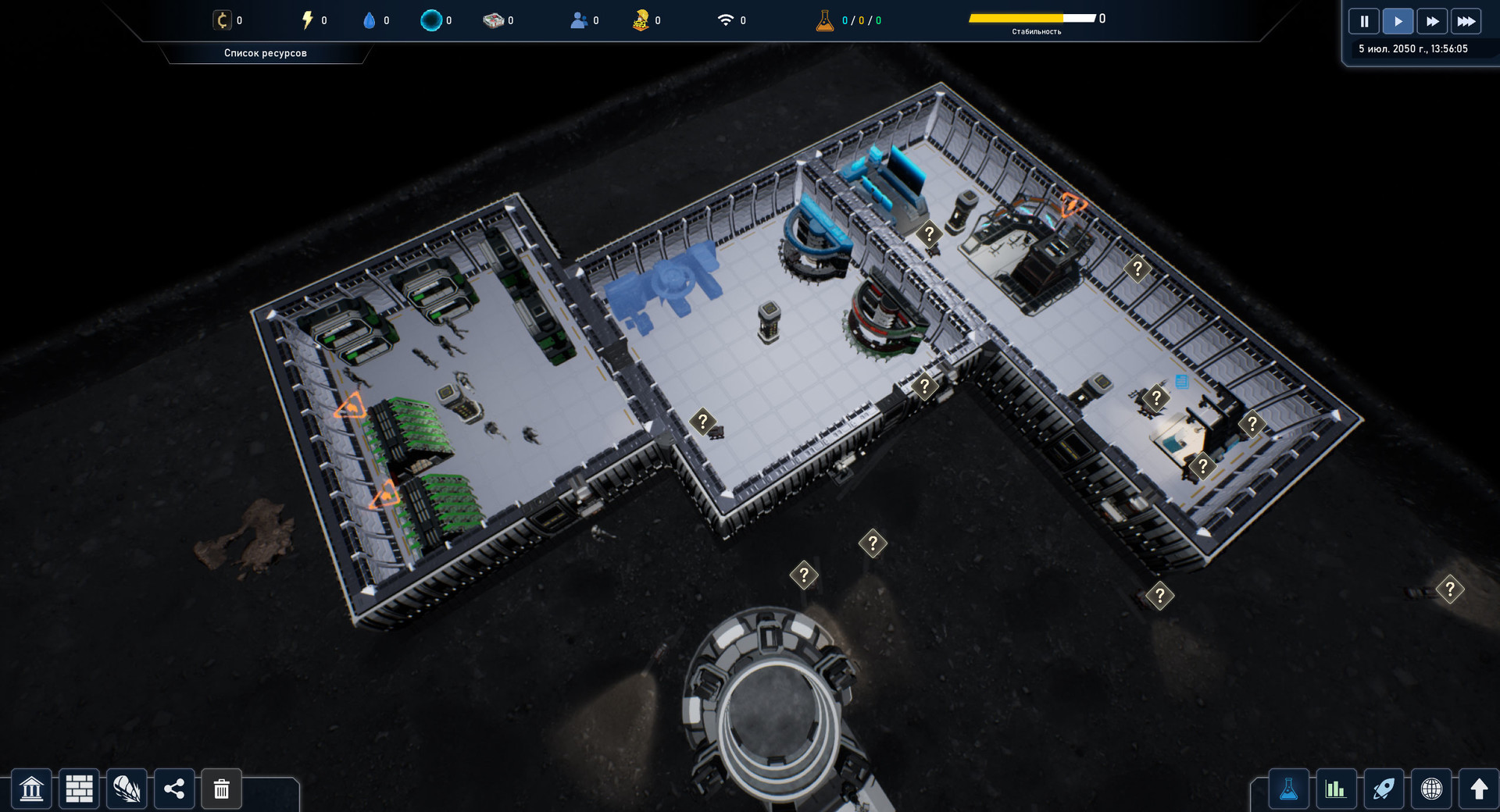Viewport: 1500px width, 812px height.
Task: Open the statistics bar chart panel
Action: pos(1337,789)
